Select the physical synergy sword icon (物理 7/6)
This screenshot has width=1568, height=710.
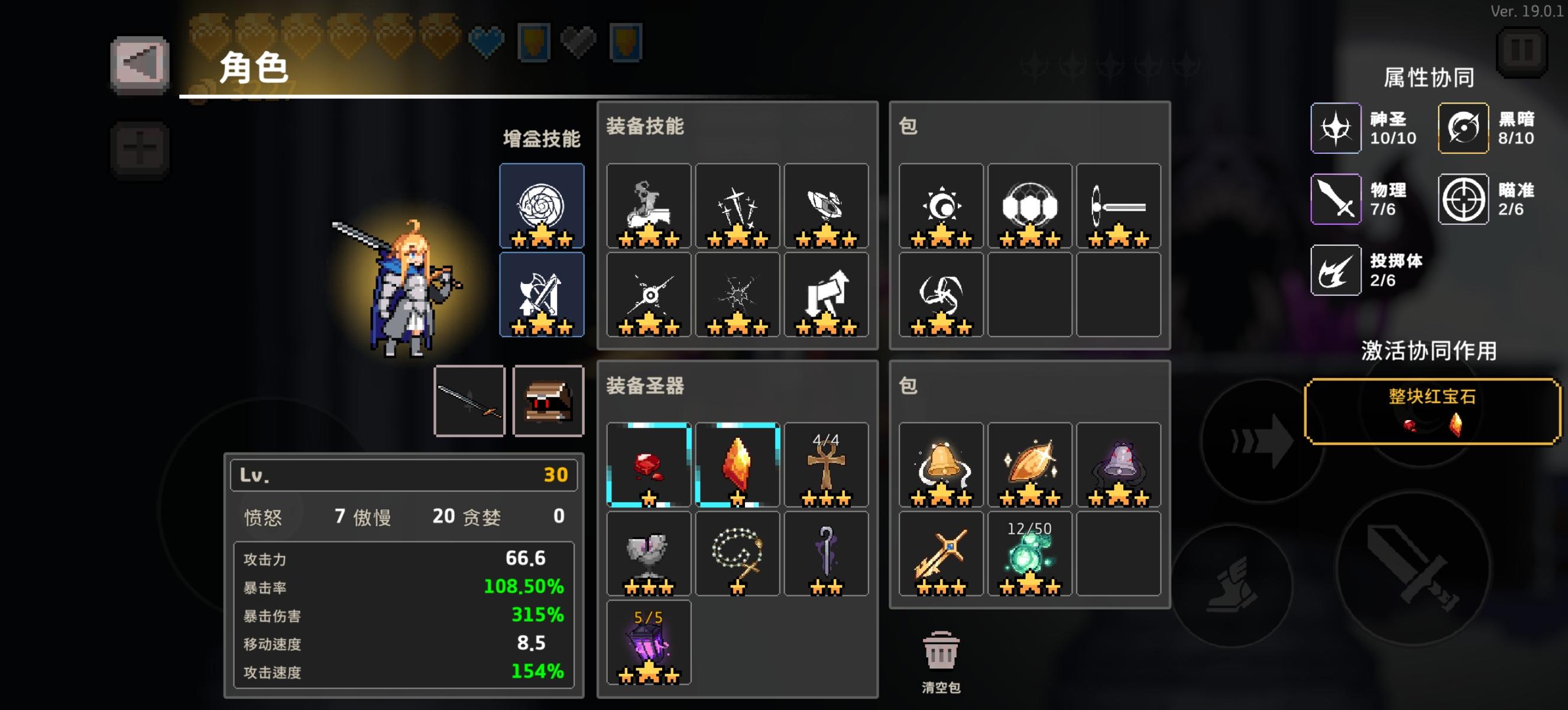(x=1336, y=199)
